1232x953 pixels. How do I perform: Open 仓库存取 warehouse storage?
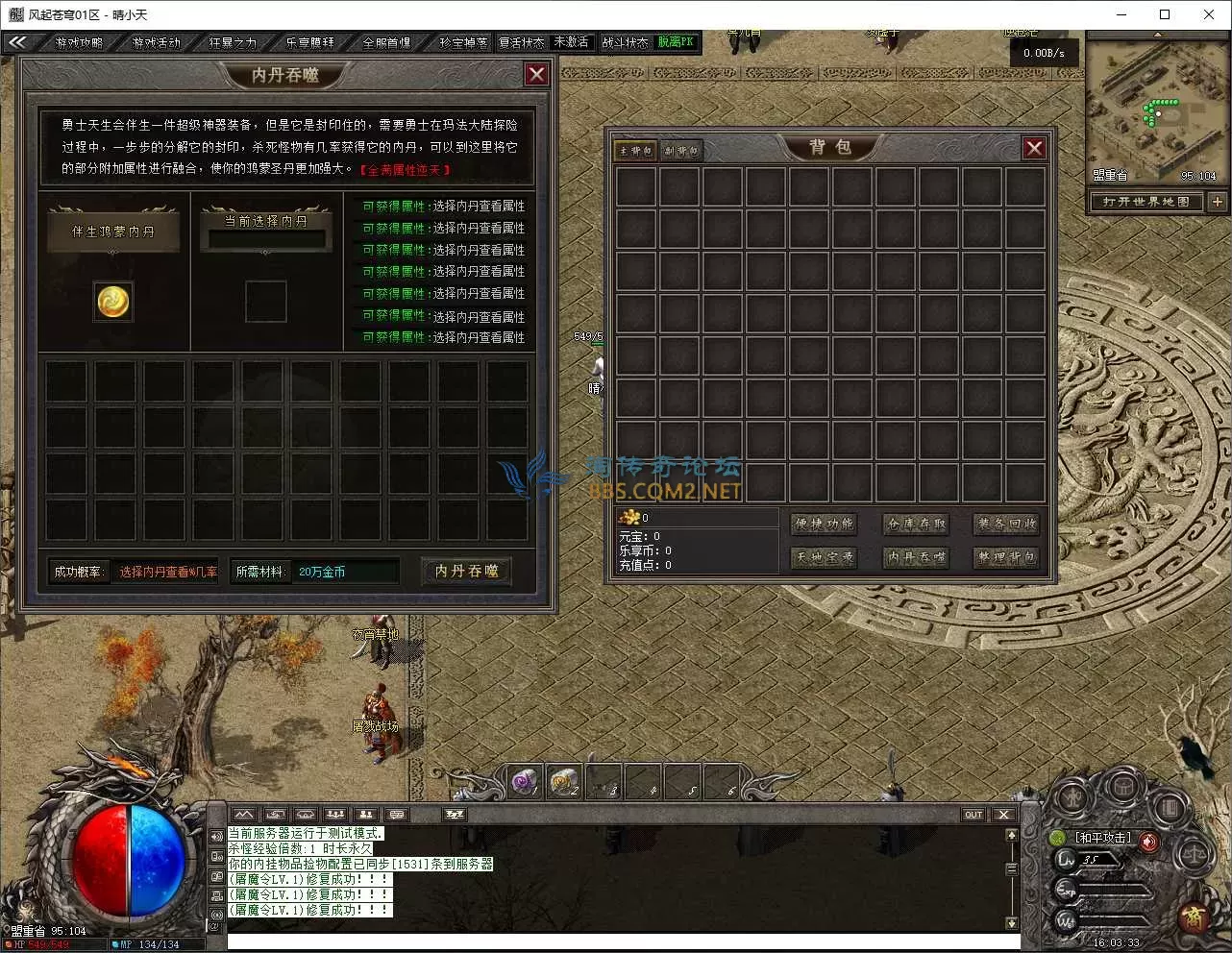(x=916, y=524)
